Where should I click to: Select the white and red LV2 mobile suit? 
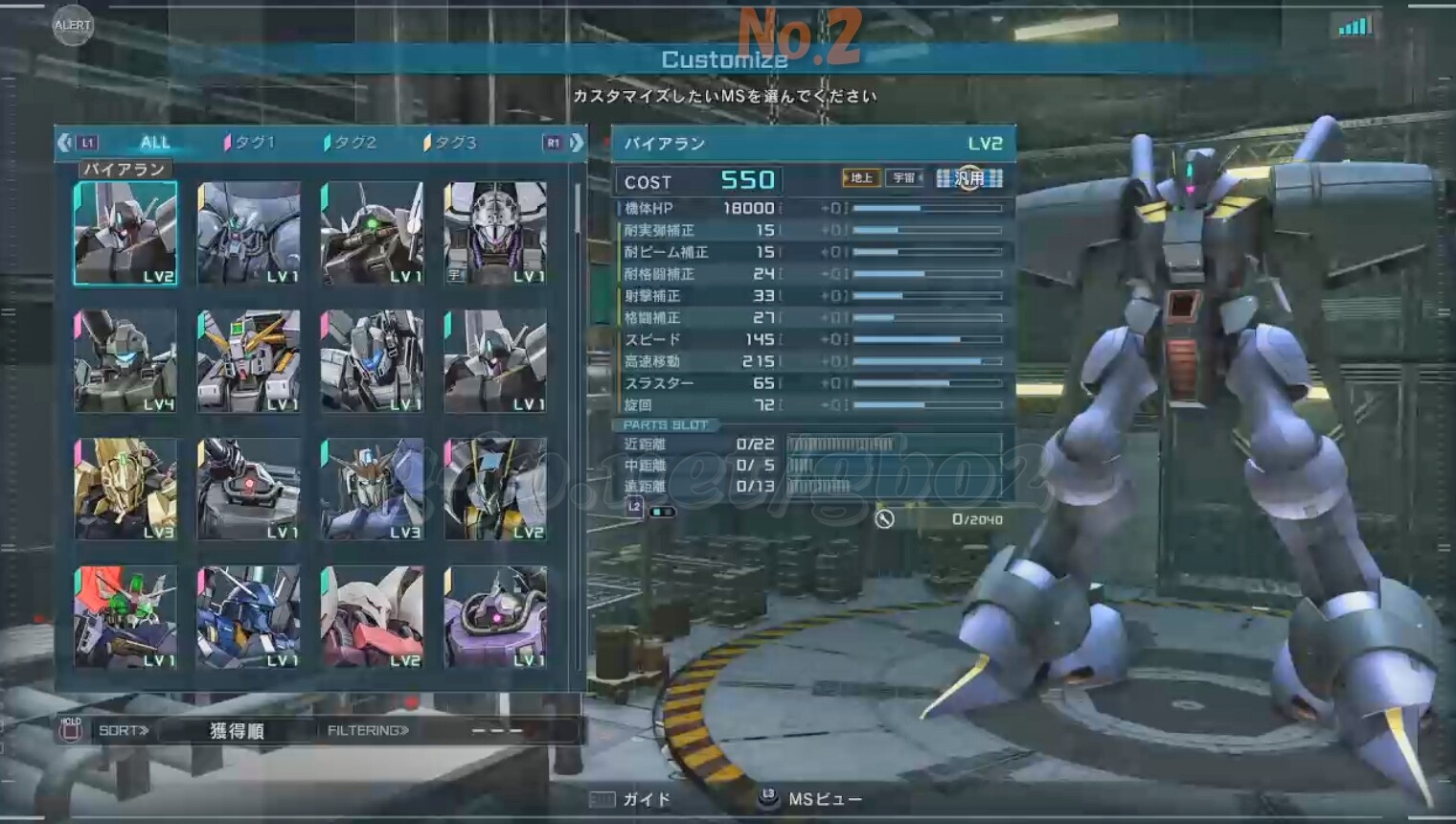372,616
